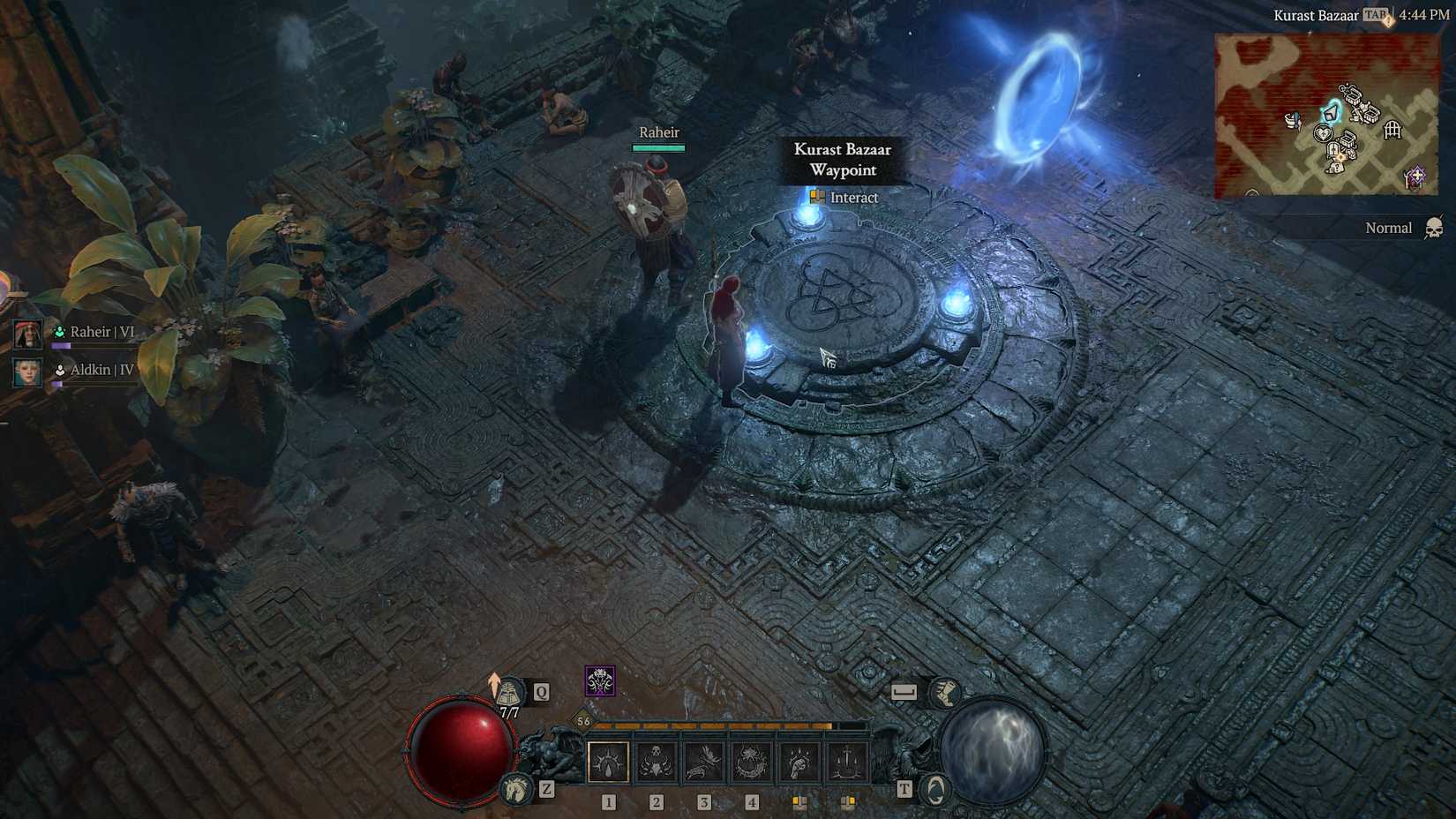Open the purple seasonal emblem above the skill bar

(x=598, y=681)
